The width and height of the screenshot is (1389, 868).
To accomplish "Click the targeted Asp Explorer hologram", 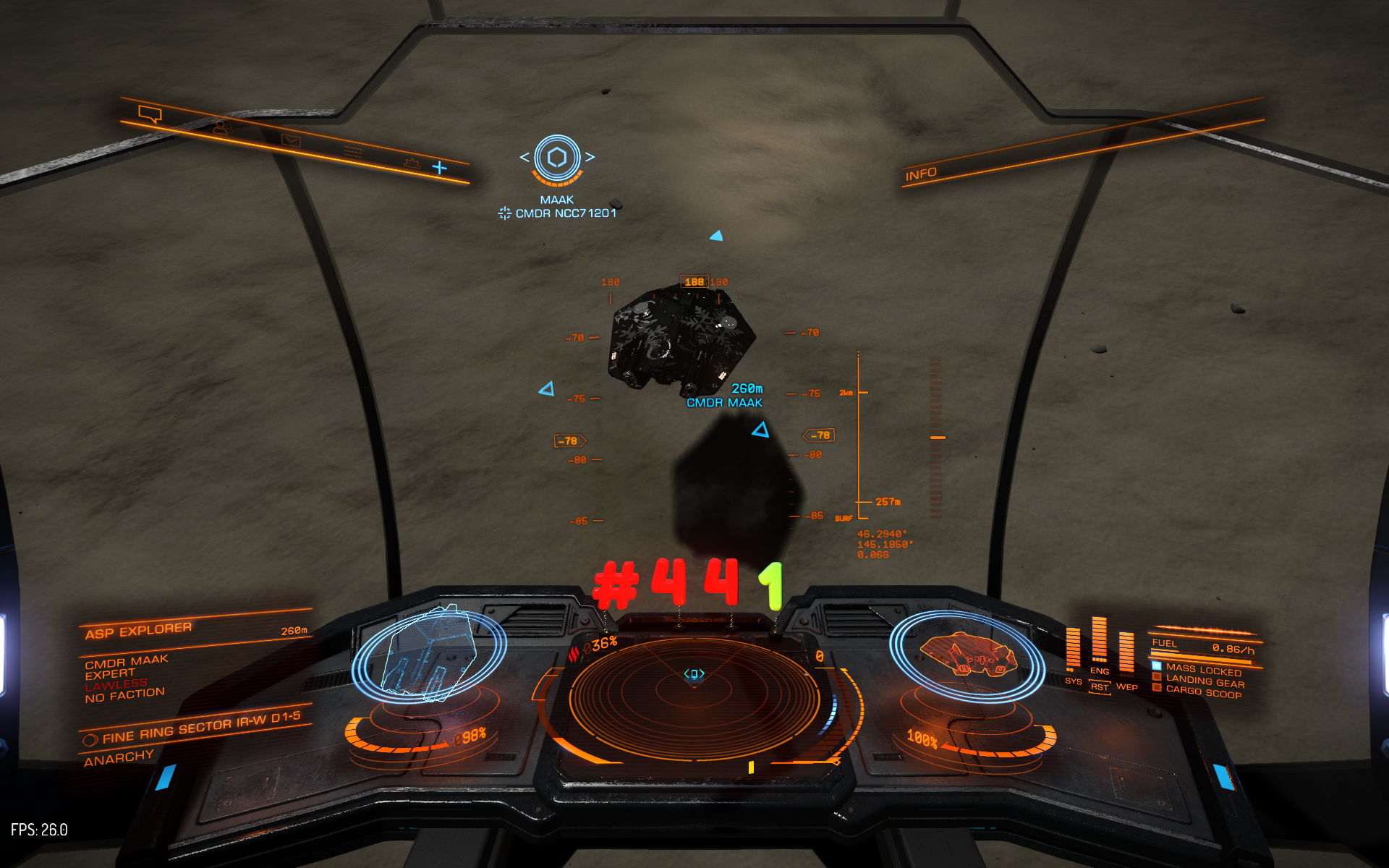I will coord(429,655).
